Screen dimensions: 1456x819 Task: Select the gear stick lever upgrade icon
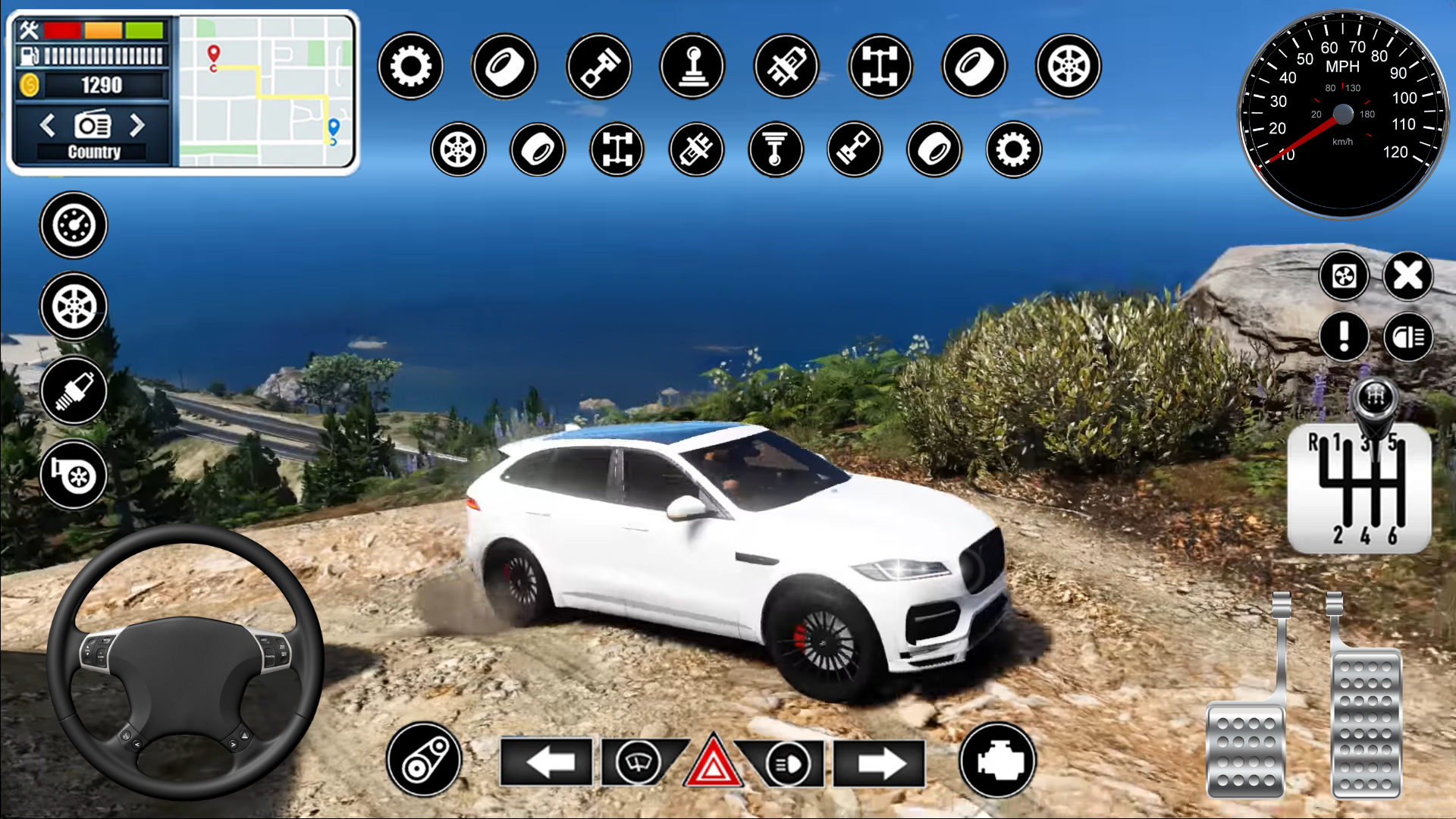pos(692,66)
